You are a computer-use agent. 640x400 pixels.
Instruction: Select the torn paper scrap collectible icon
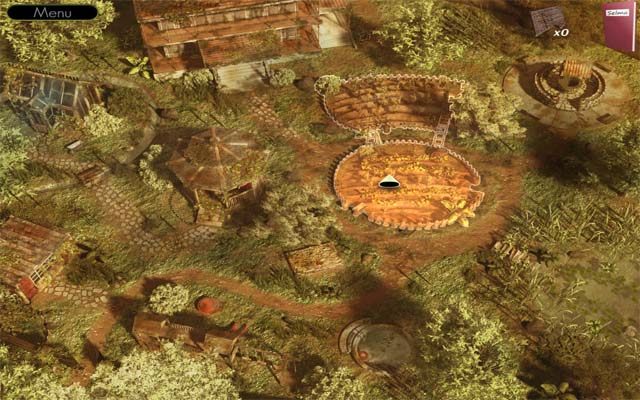pyautogui.click(x=546, y=20)
